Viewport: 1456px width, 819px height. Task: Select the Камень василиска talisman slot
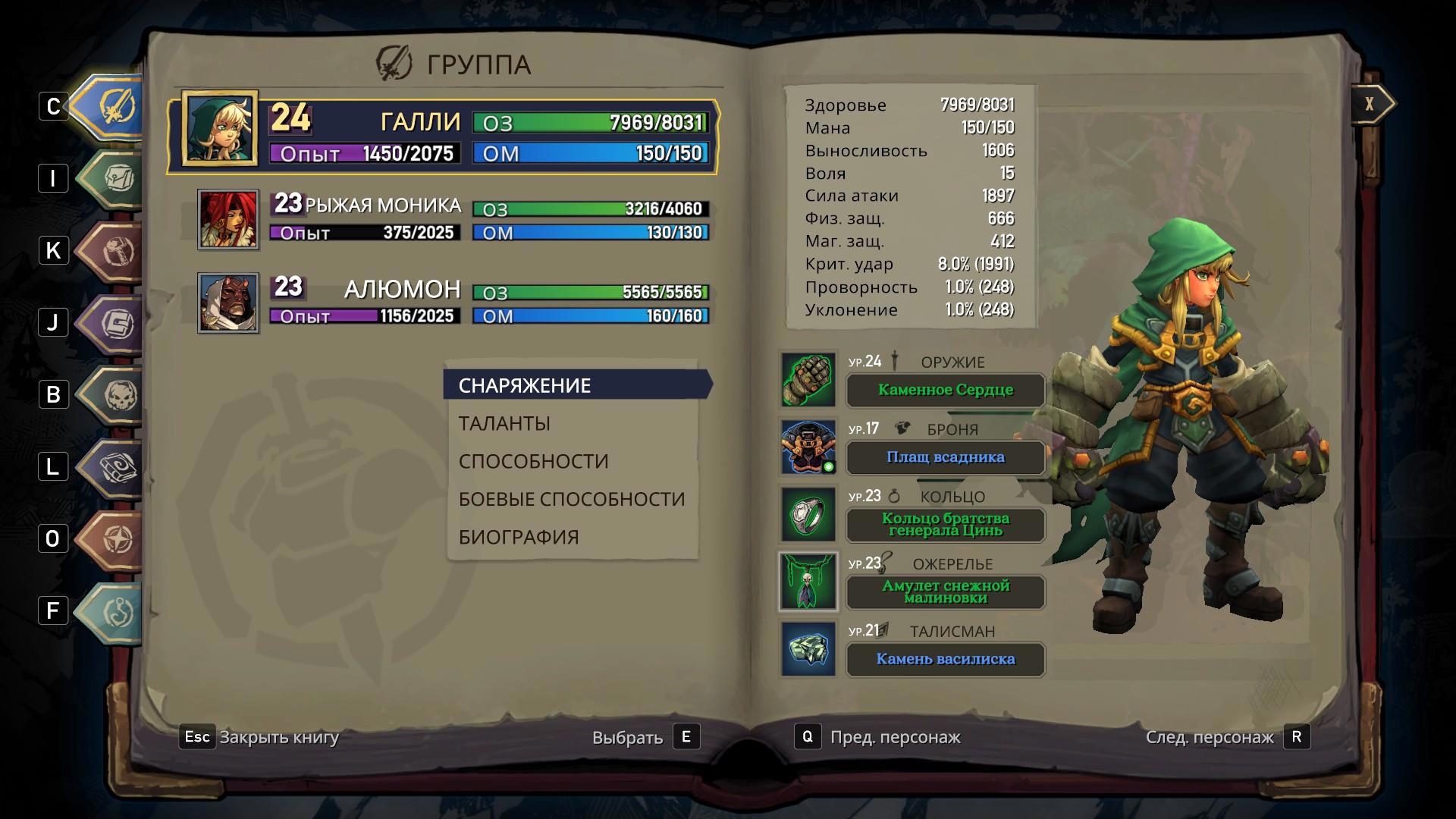[945, 660]
